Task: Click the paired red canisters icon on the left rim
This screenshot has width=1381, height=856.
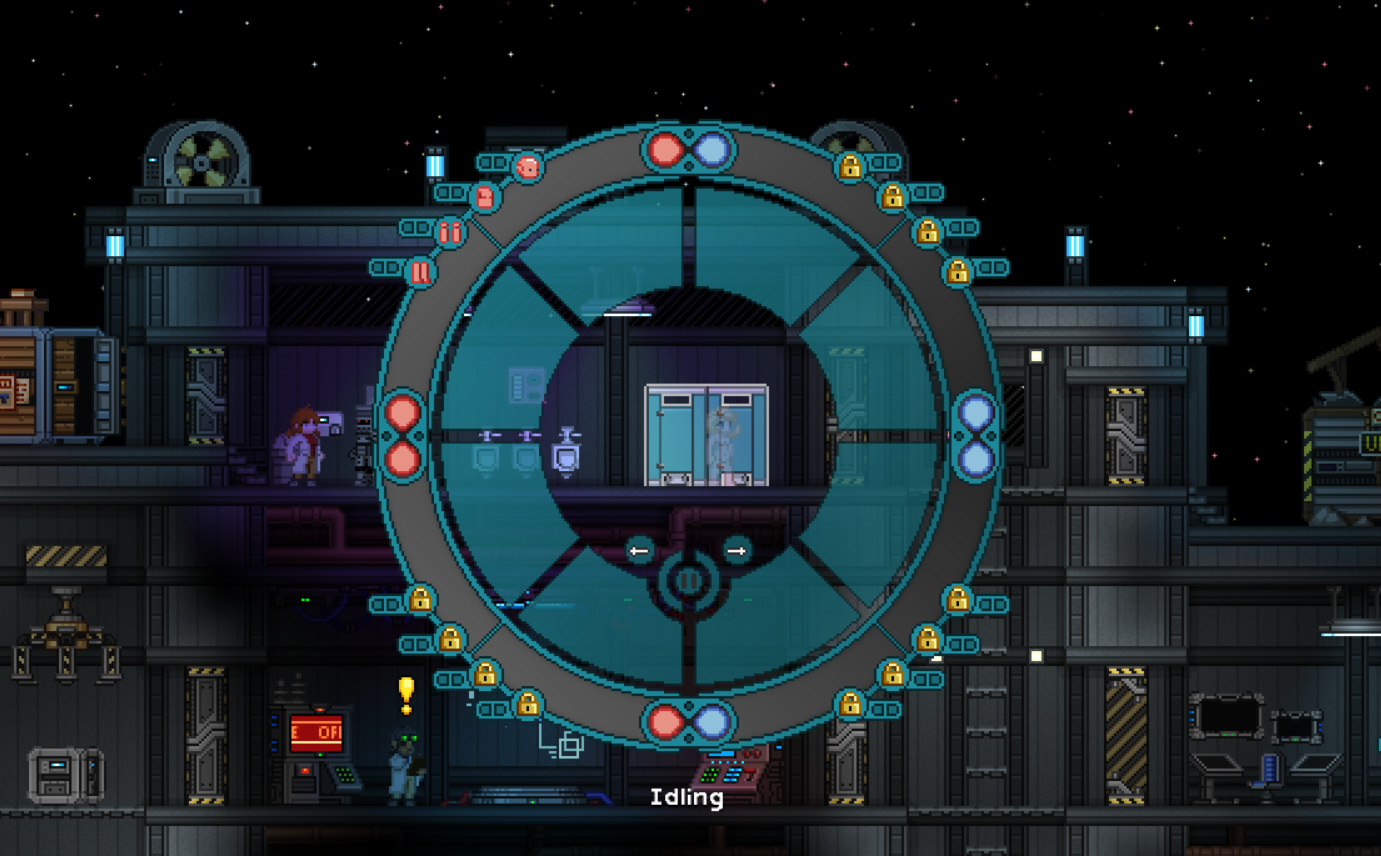Action: click(421, 273)
